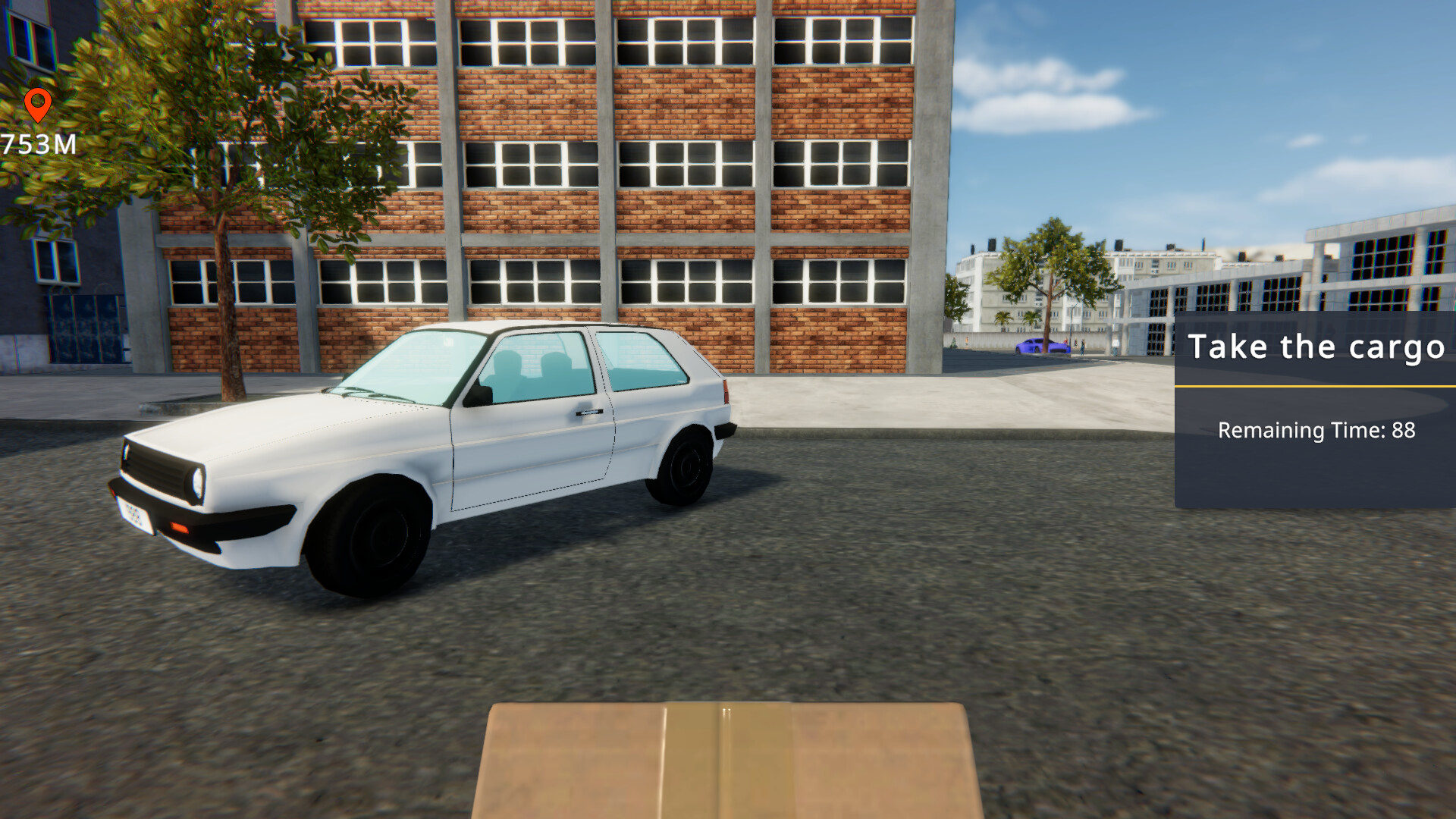Click the Remaining Time: 88 label
Image resolution: width=1456 pixels, height=819 pixels.
[x=1316, y=431]
